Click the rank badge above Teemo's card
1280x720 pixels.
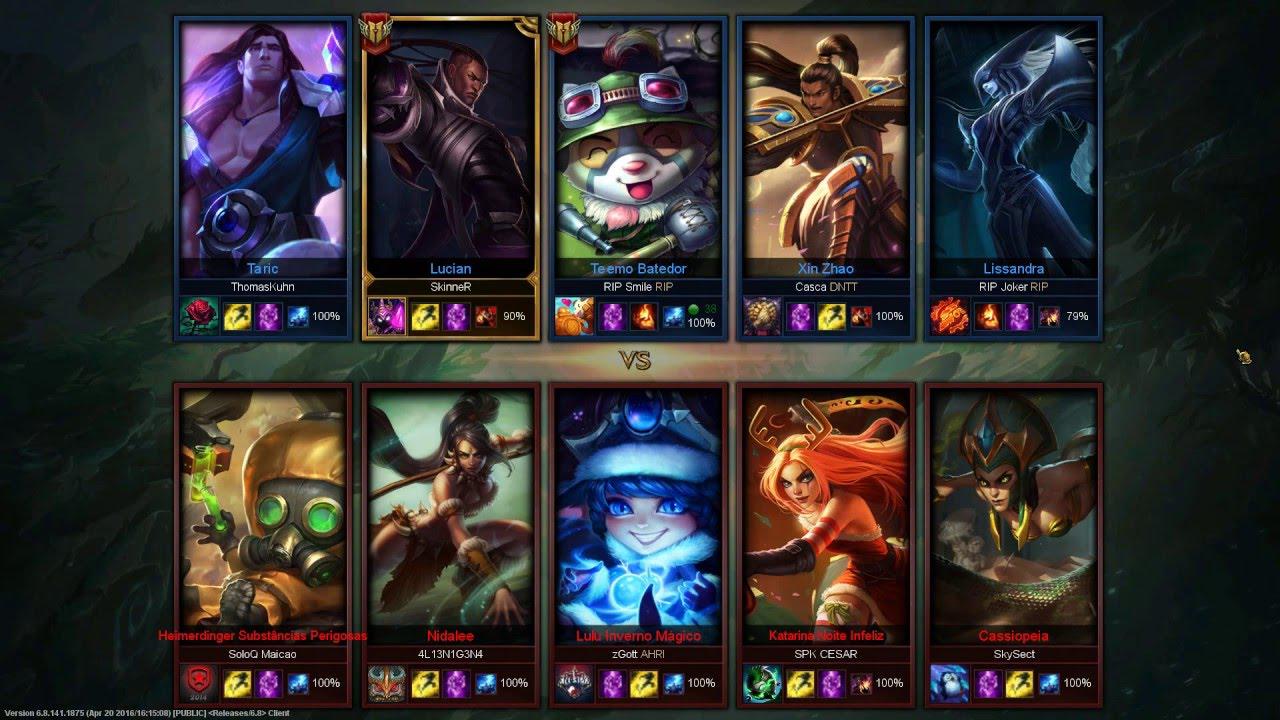564,32
